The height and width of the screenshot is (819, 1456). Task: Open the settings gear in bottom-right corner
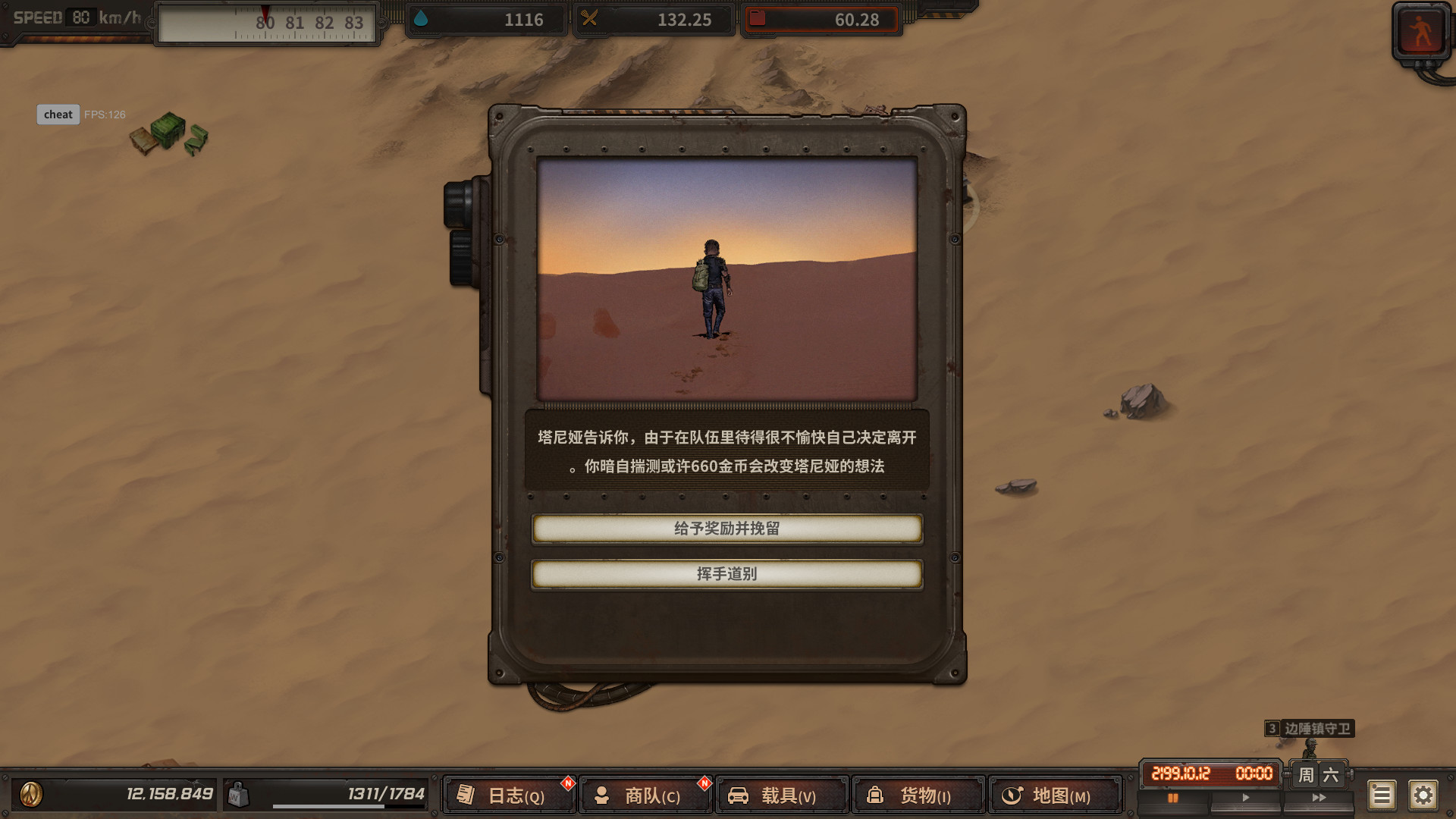(1425, 795)
